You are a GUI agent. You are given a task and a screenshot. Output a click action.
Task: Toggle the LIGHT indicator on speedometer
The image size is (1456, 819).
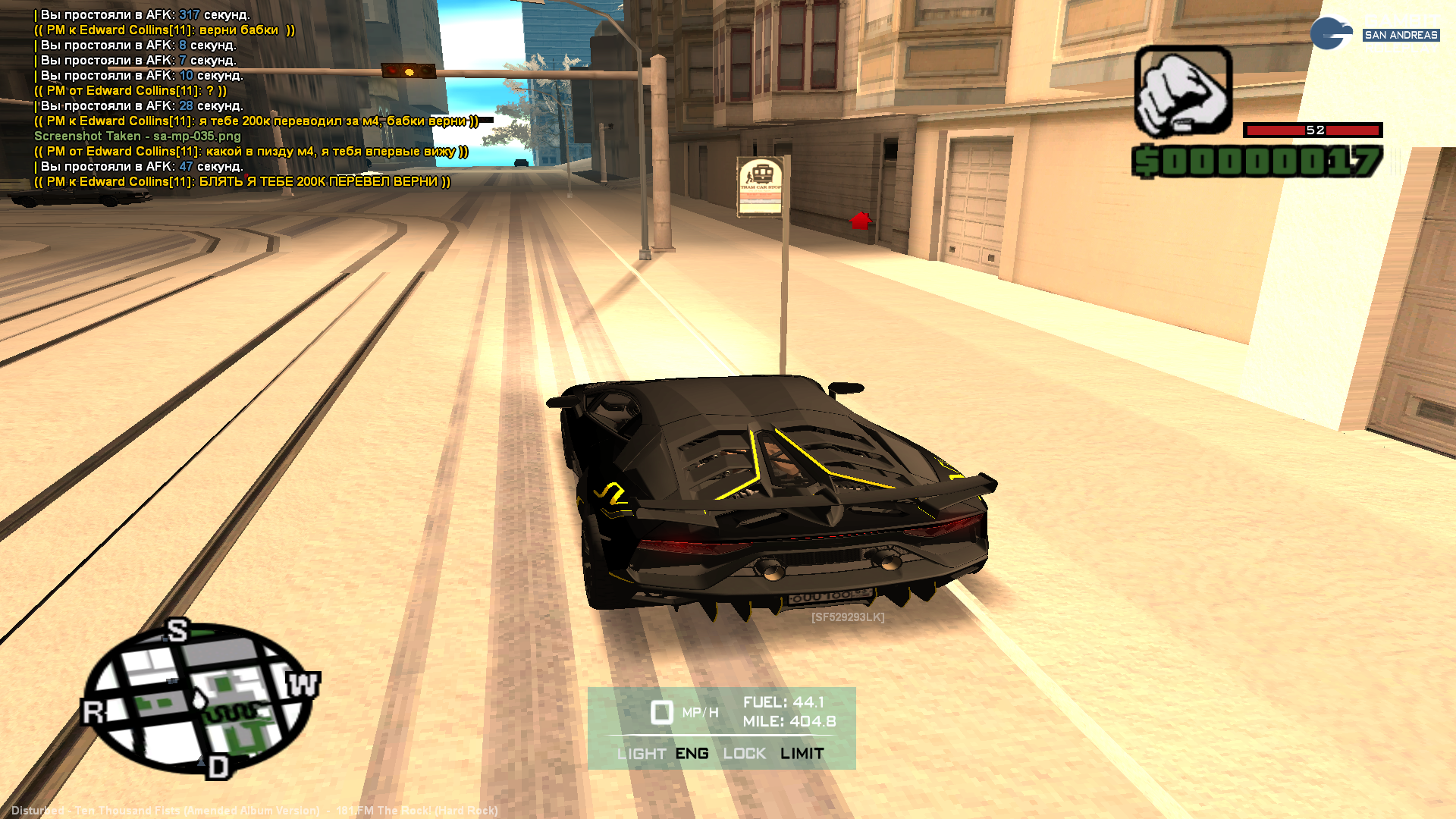coord(641,754)
